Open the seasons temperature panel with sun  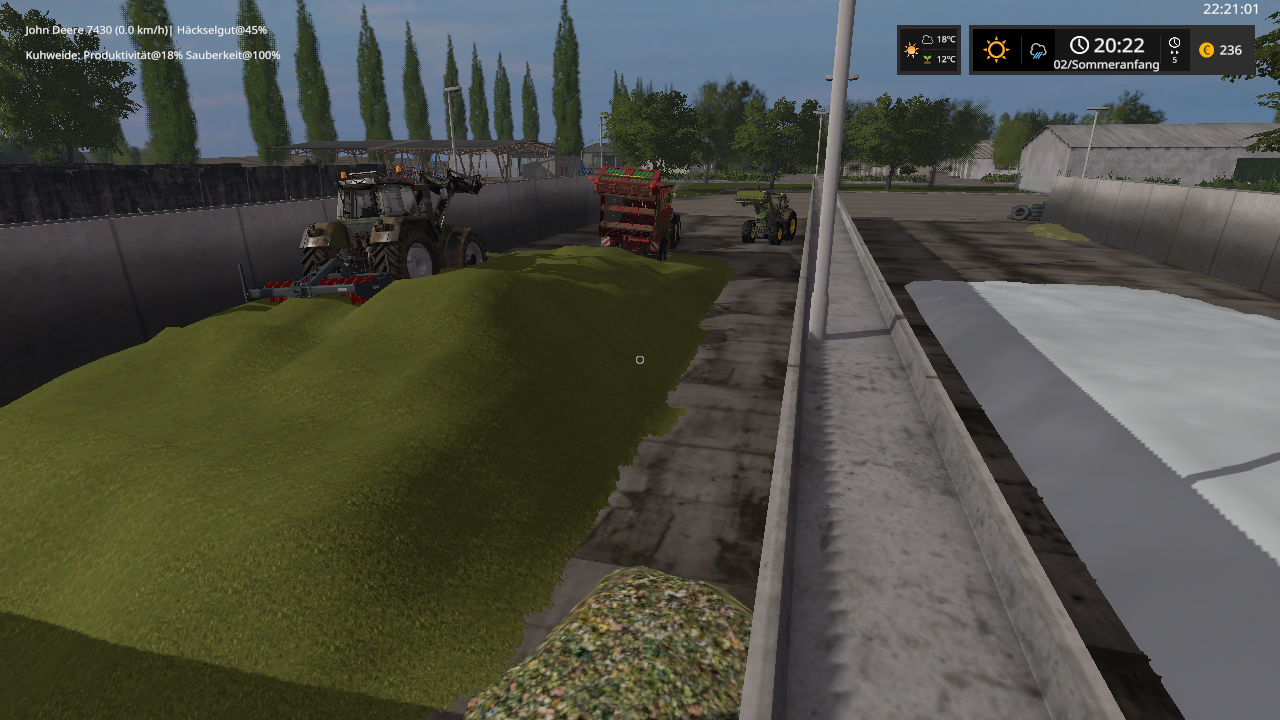tap(929, 50)
